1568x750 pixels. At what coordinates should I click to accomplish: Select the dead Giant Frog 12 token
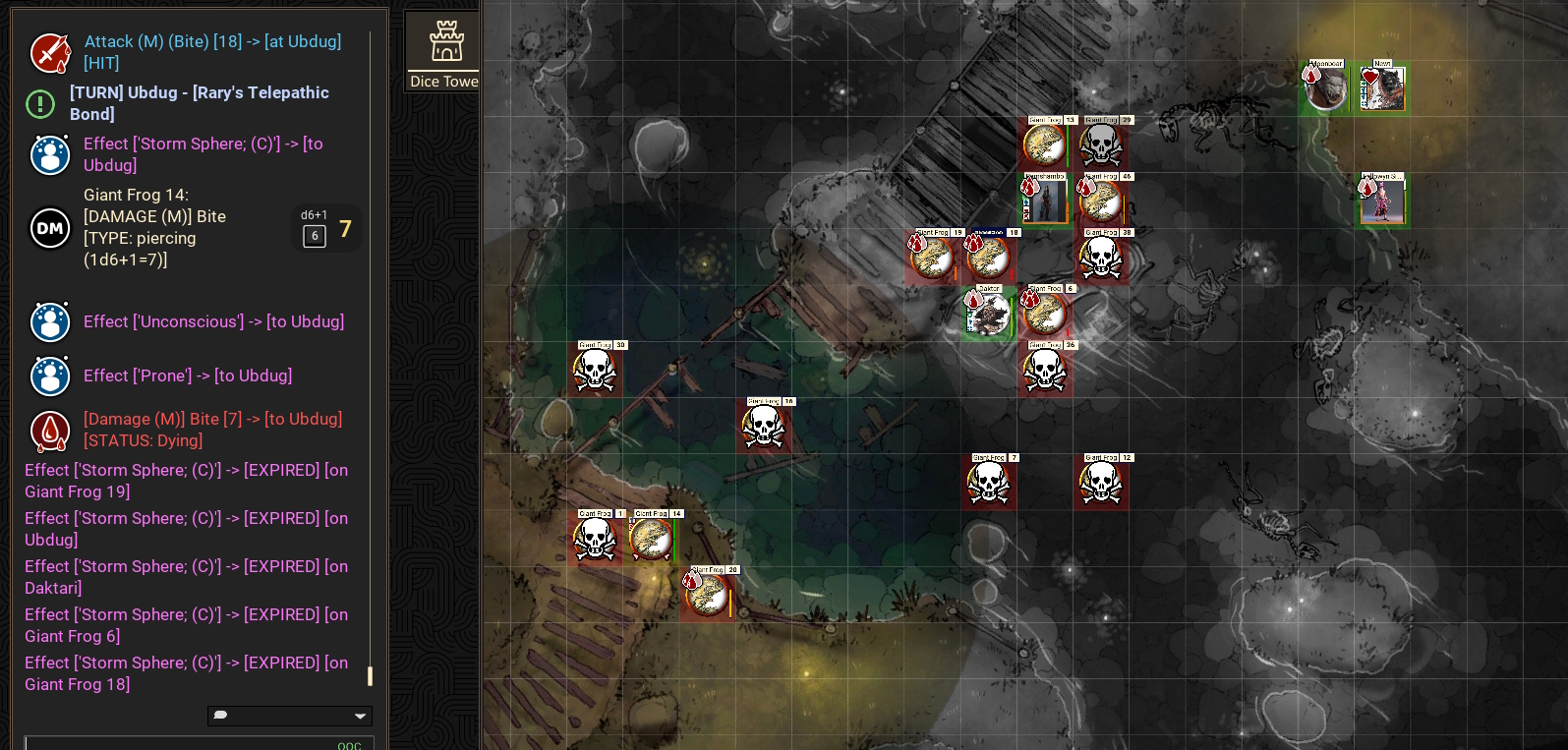click(1101, 484)
